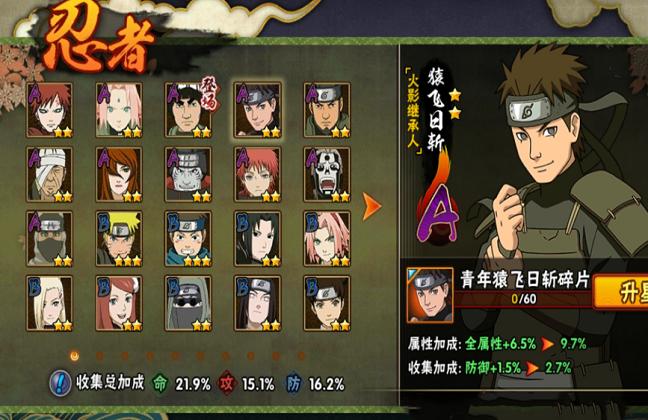The image size is (648, 420).
Task: Open the 青年猿飞日斩碎片 fragment icon
Action: (x=430, y=294)
